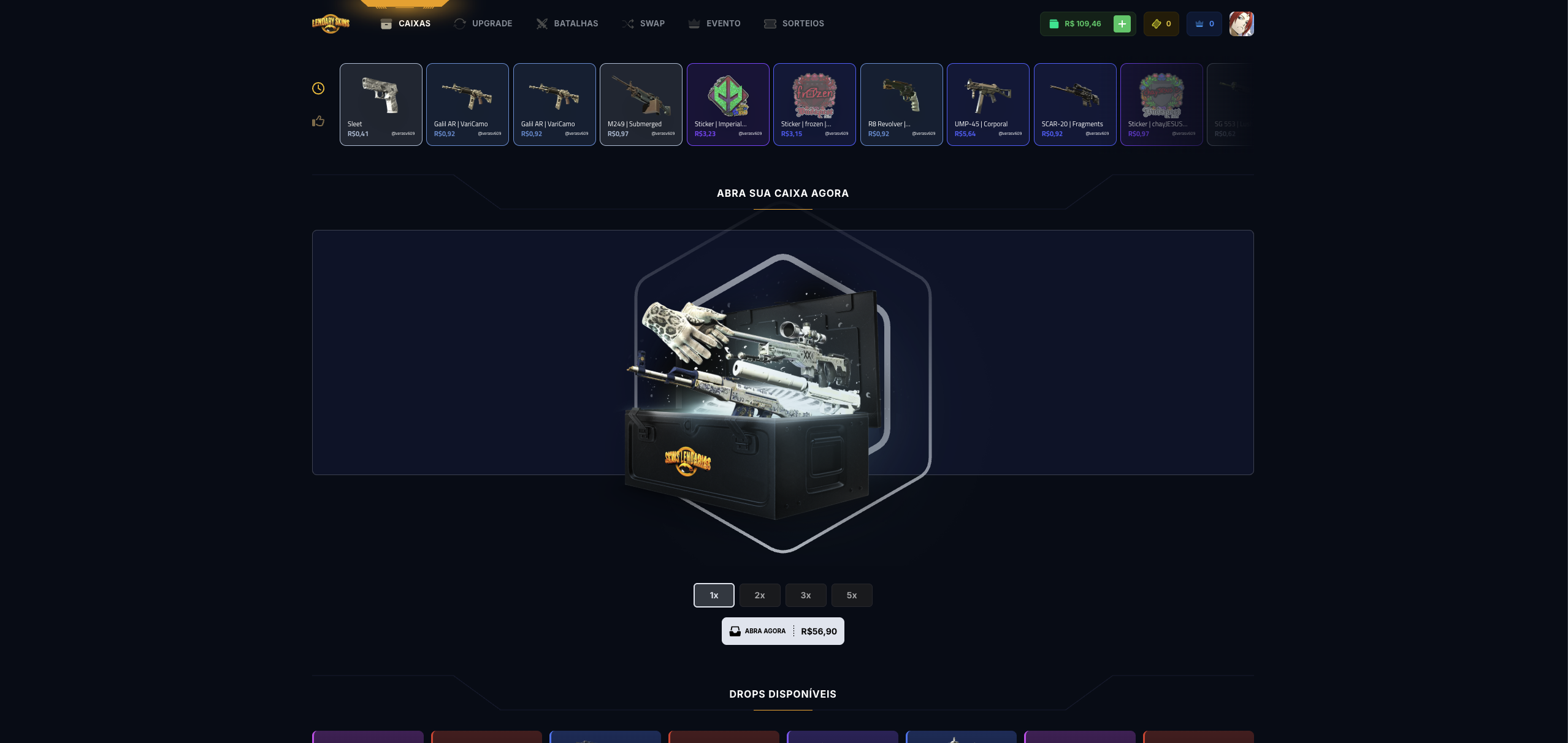Open the R8 Revolver drop card

pyautogui.click(x=901, y=104)
